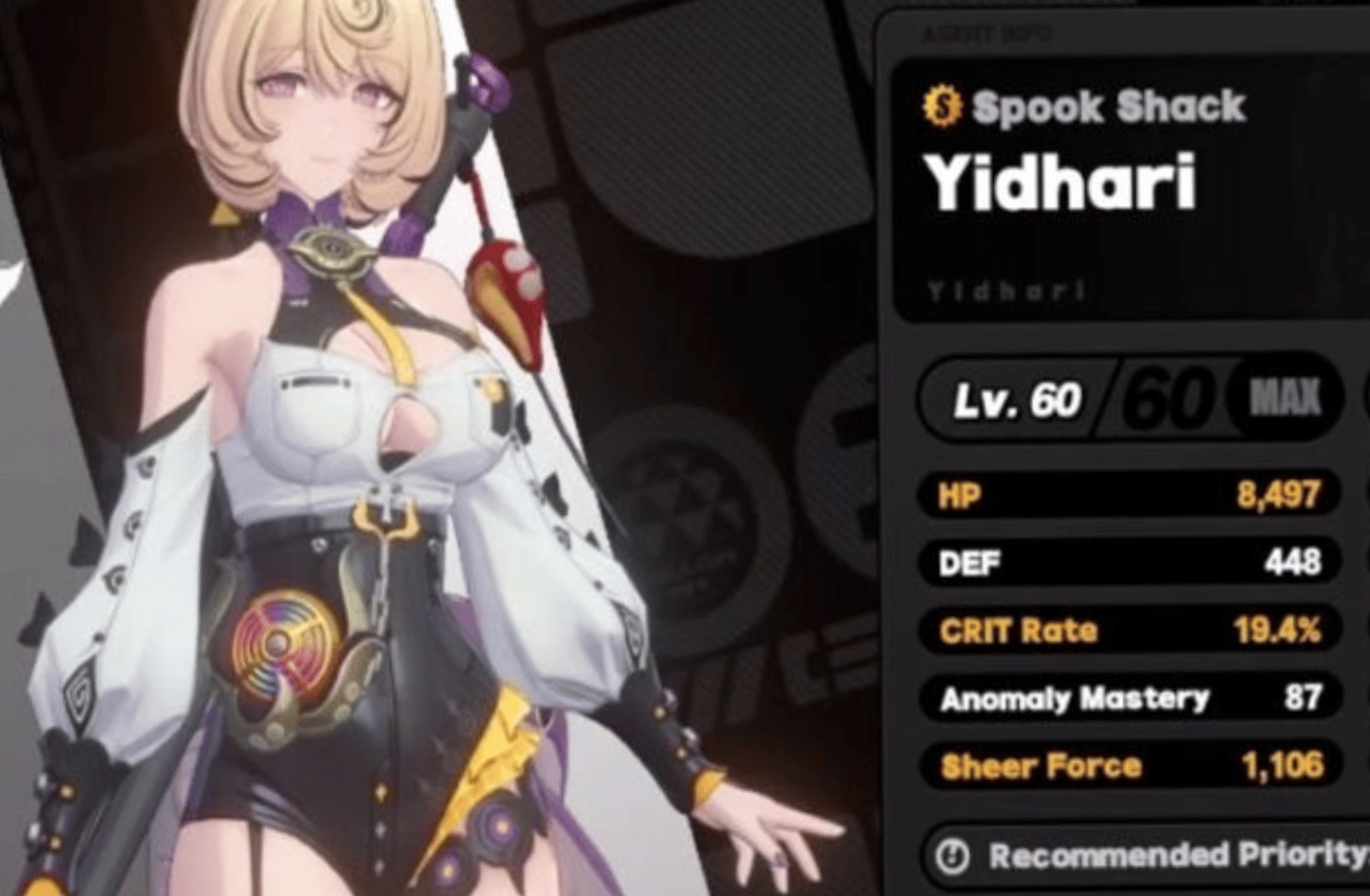
Task: Click the MAX badge next to level
Action: pos(1288,397)
